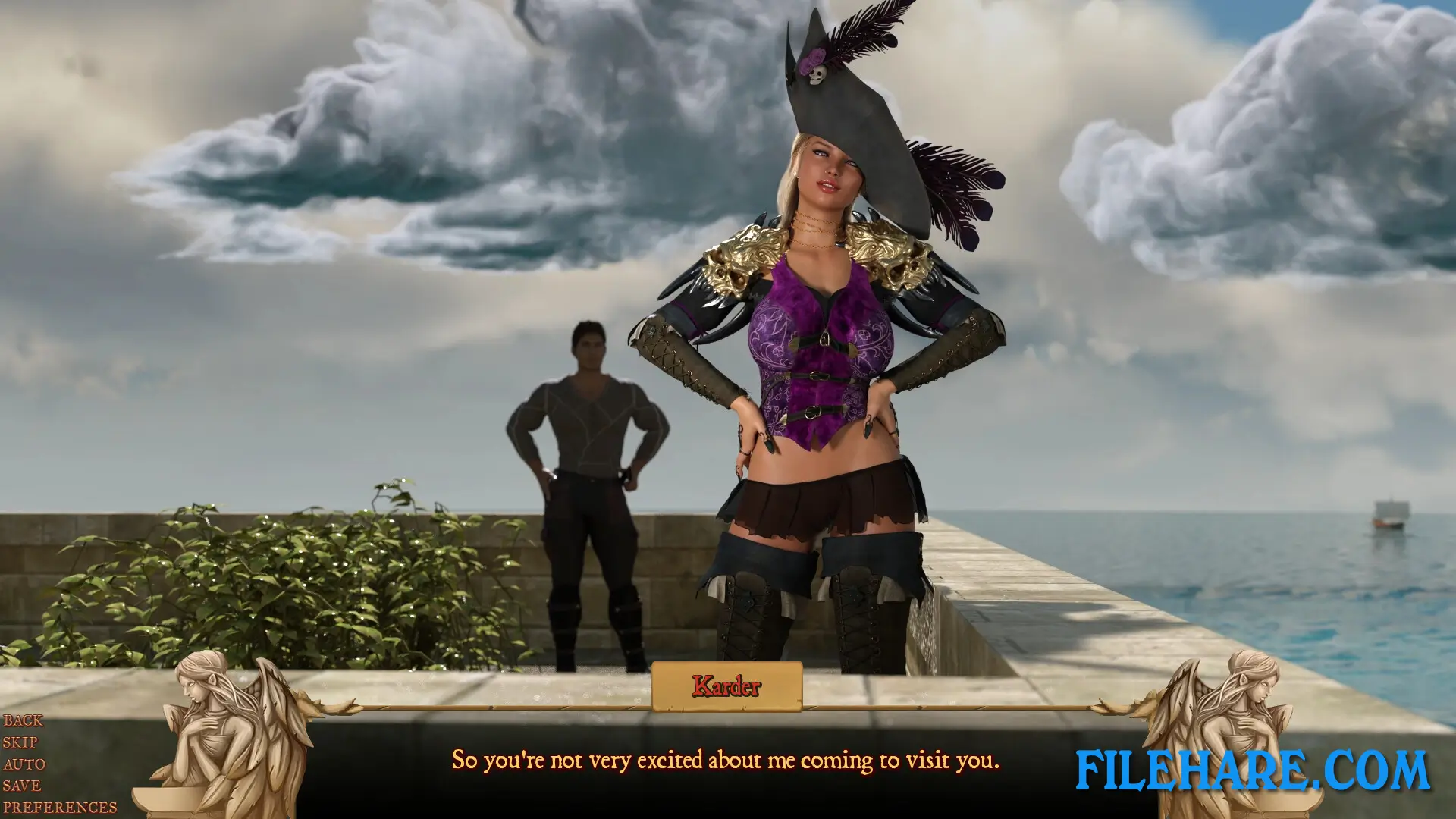Toggle AUTO dialogue advance
Image resolution: width=1456 pixels, height=819 pixels.
pyautogui.click(x=24, y=764)
